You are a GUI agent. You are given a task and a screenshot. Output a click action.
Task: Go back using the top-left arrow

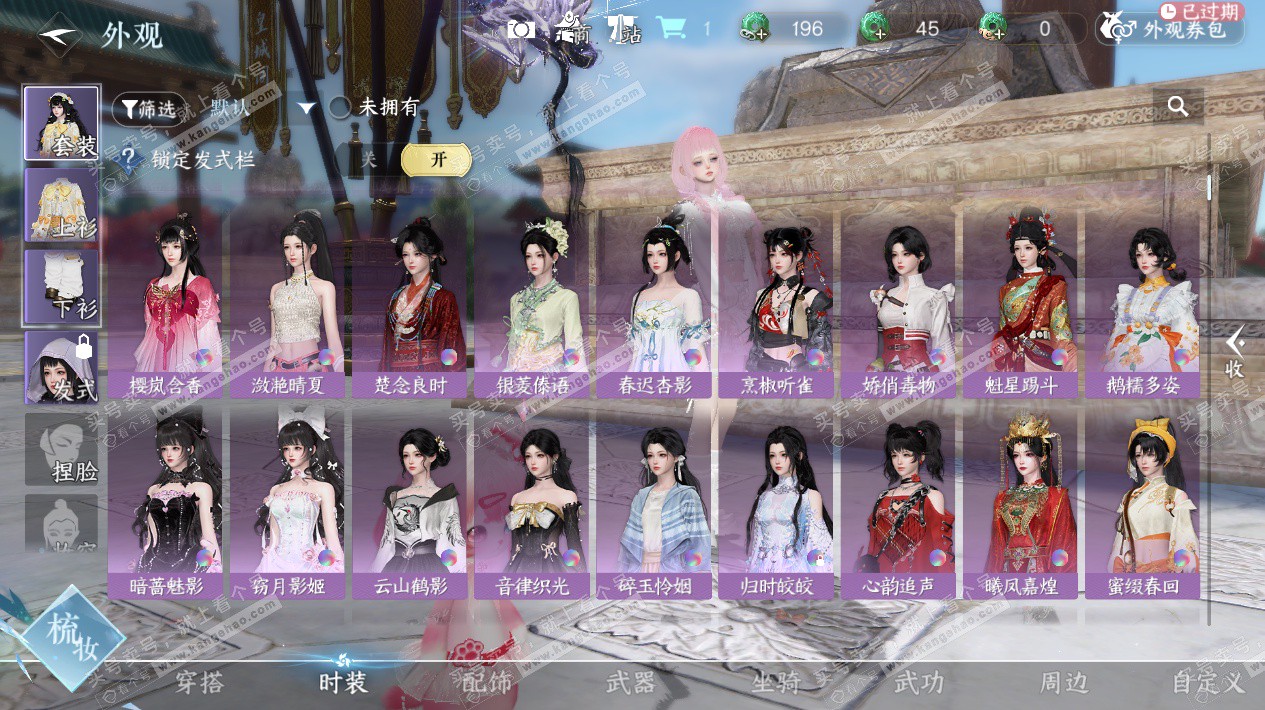[59, 34]
